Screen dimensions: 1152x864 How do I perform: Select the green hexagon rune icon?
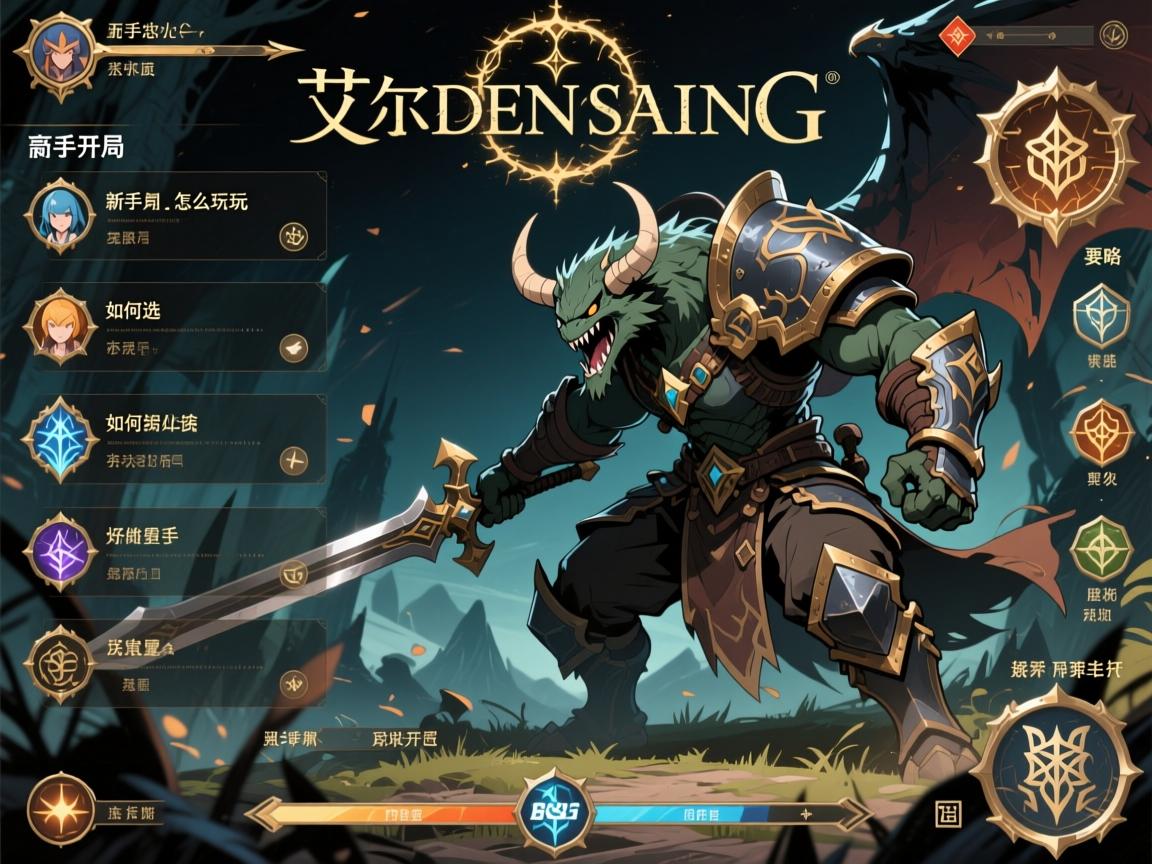tap(1100, 548)
